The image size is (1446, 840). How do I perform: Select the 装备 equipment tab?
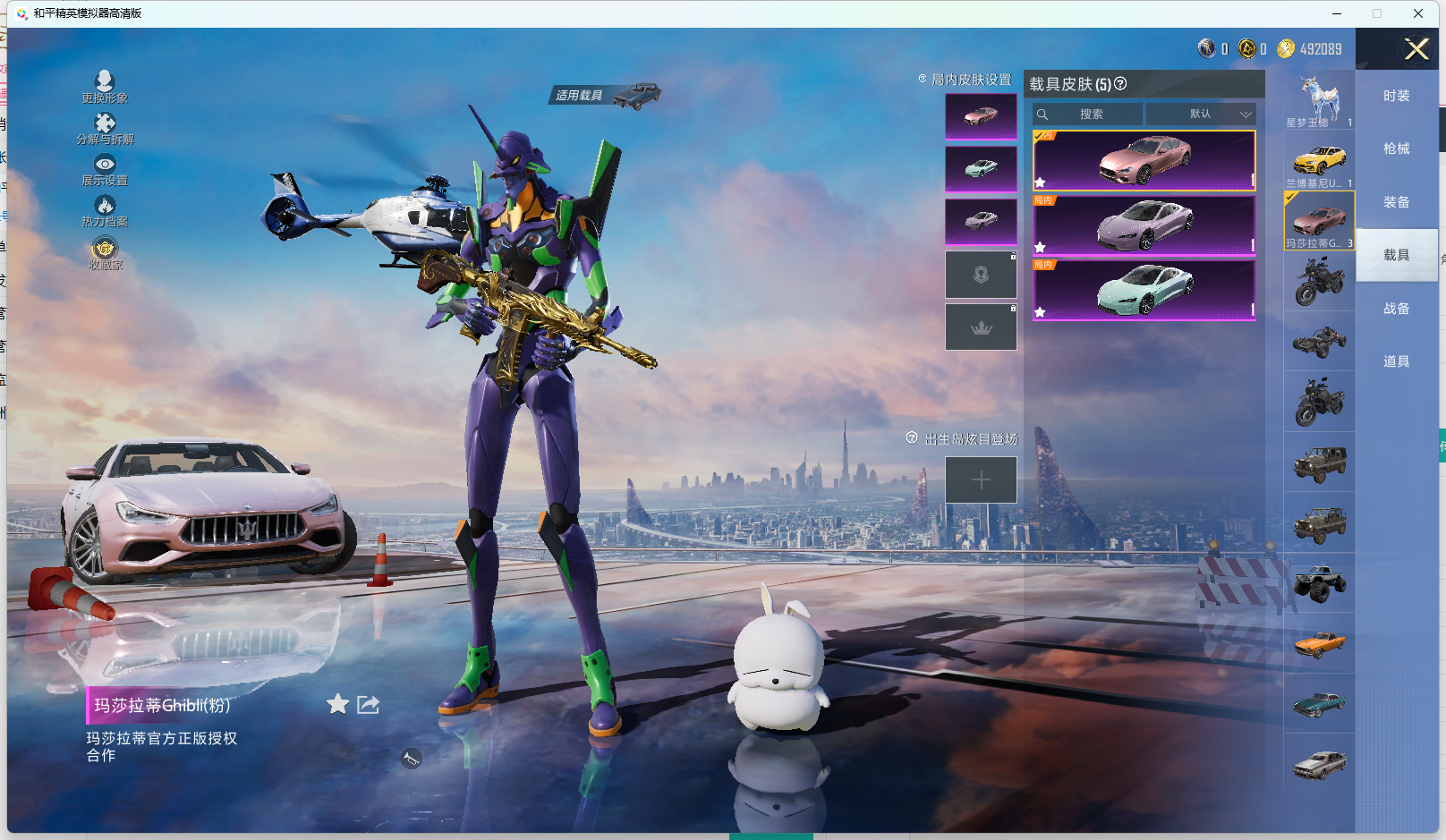pos(1396,202)
